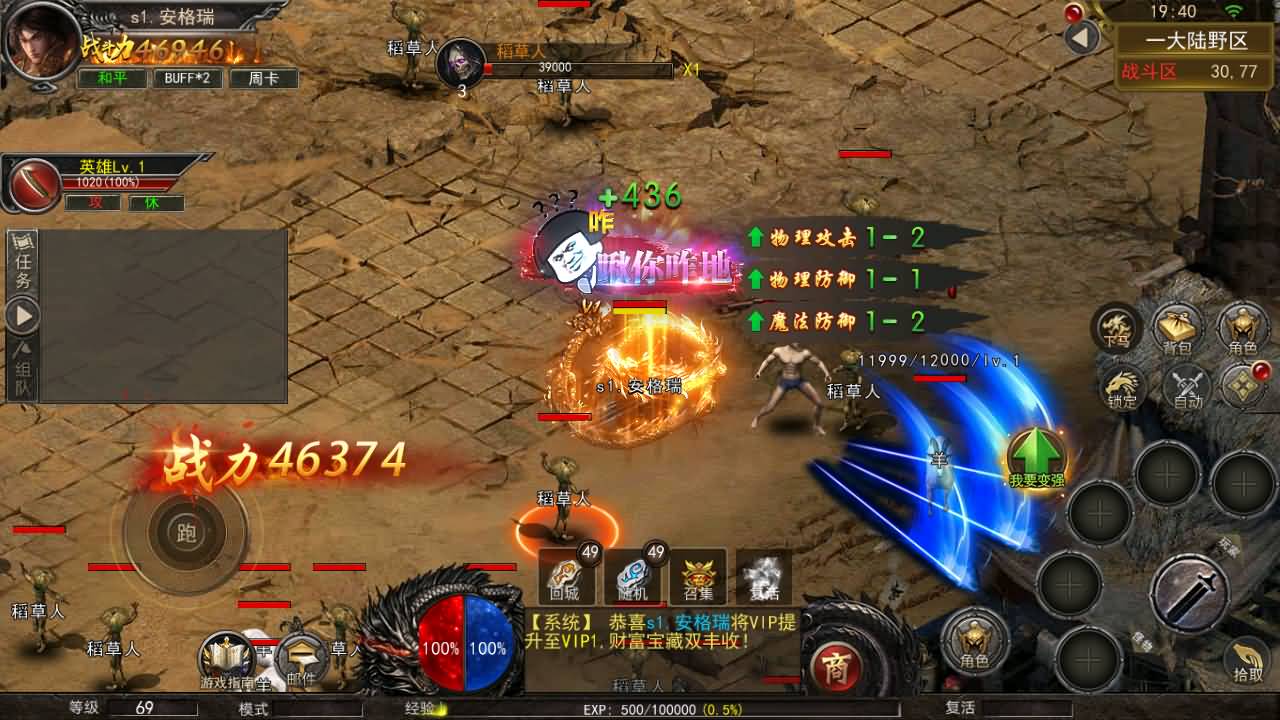Image resolution: width=1280 pixels, height=720 pixels.
Task: Open the BUFF*2 button
Action: [187, 78]
